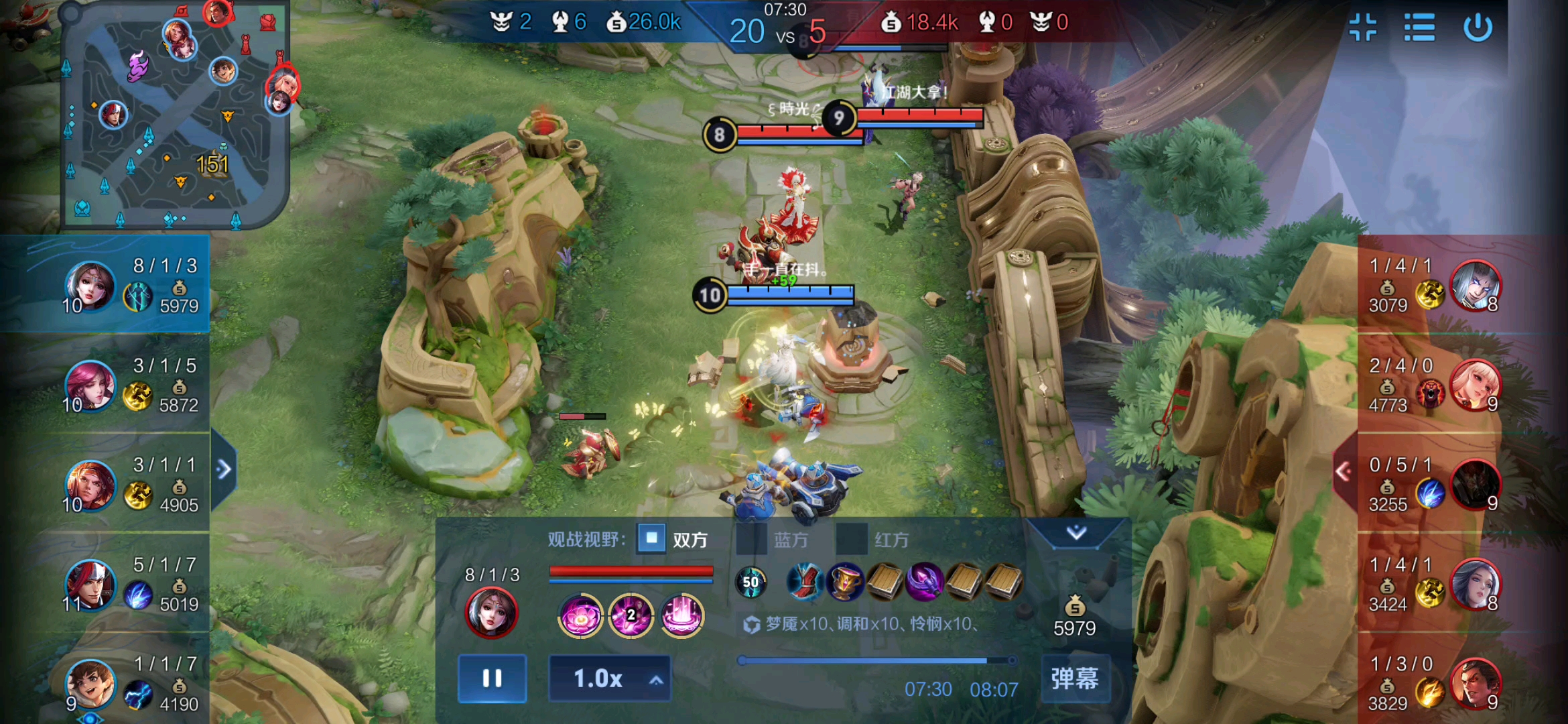Click the golden trophy cup equipment icon
Screen dimensions: 1568x724
pyautogui.click(x=845, y=581)
